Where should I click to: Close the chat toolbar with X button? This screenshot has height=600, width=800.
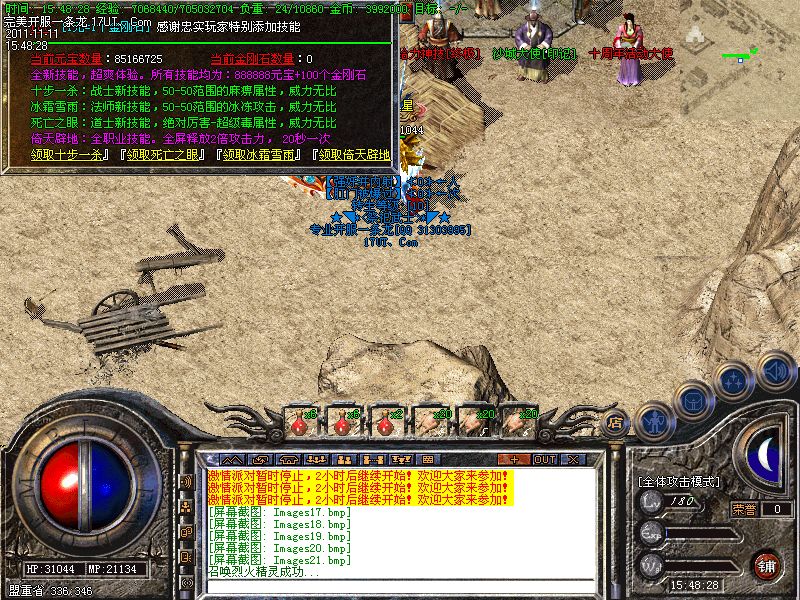coord(572,459)
